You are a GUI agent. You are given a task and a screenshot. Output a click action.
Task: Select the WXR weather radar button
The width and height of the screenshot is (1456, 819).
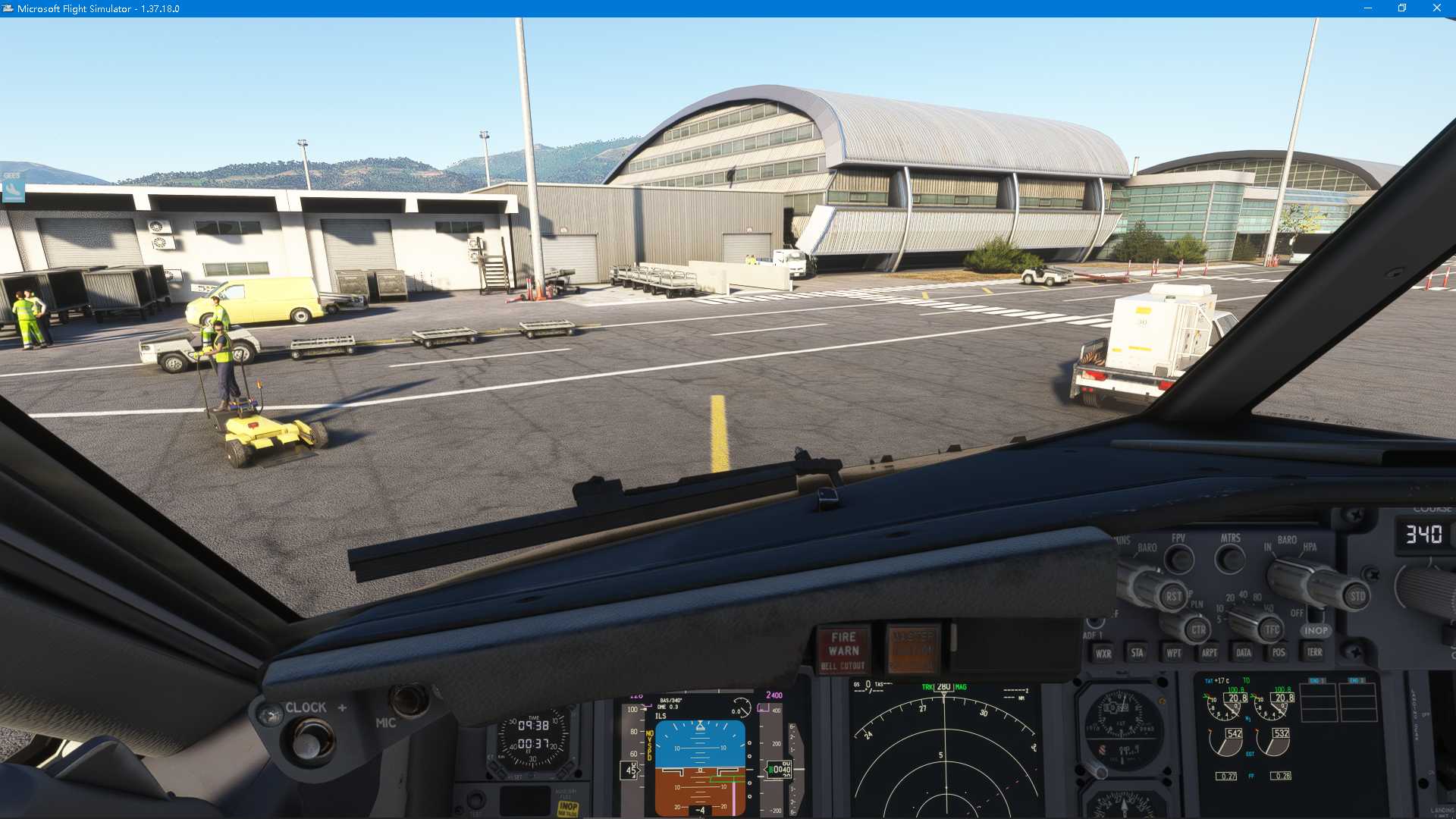1103,652
